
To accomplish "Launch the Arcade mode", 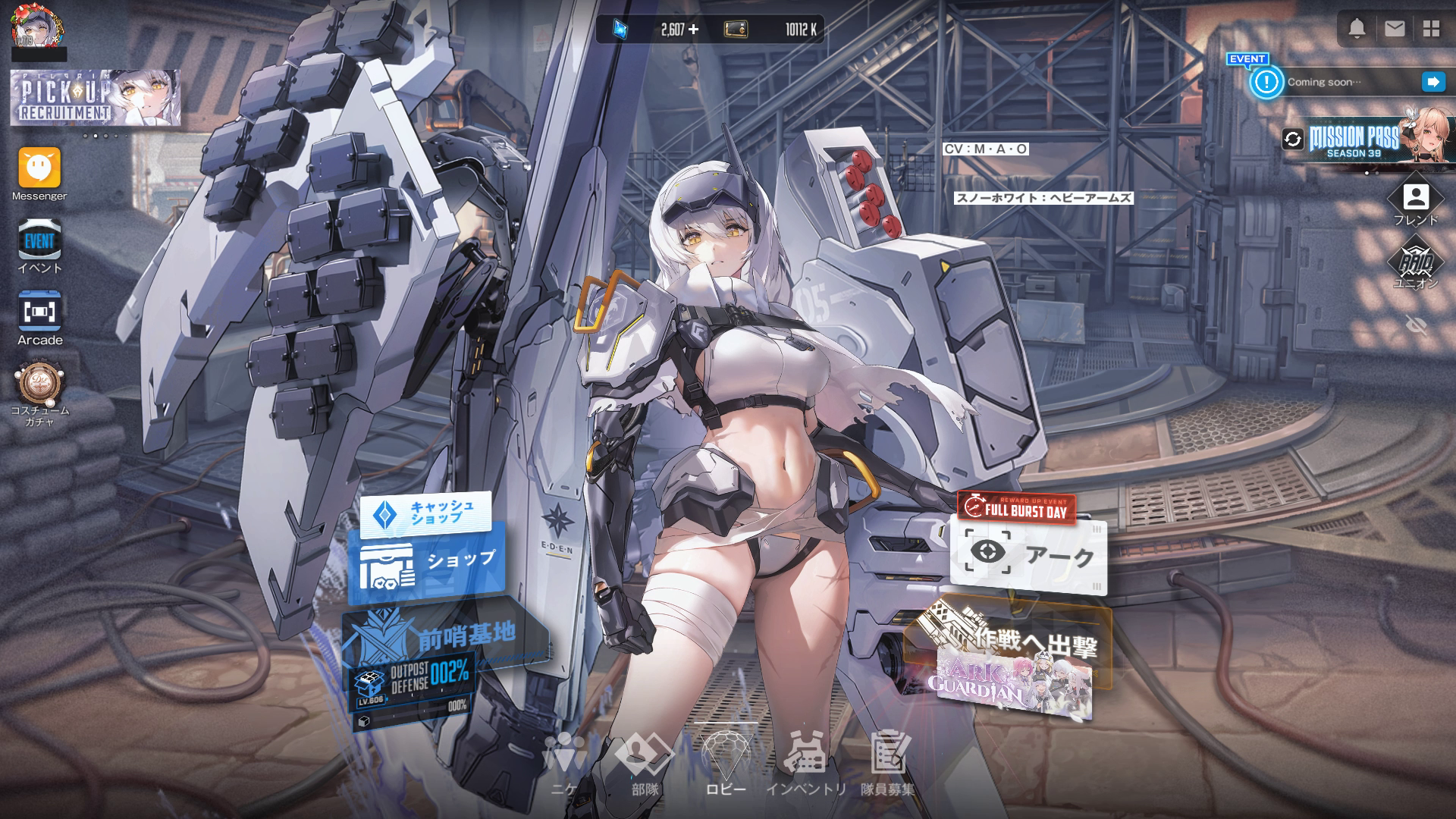I will (x=39, y=312).
